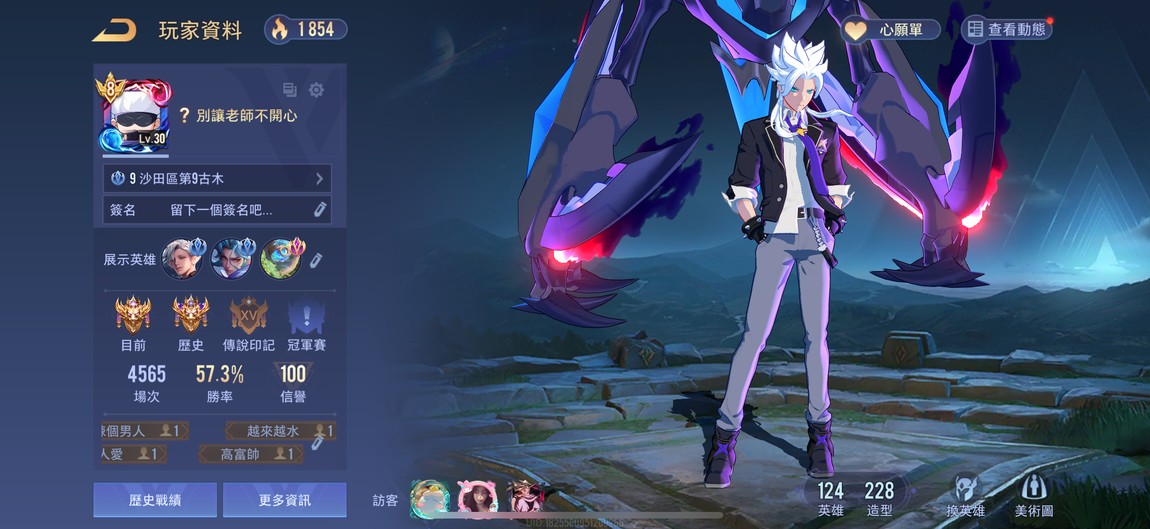Image resolution: width=1150 pixels, height=529 pixels.
Task: Select the pink-haired visitor avatar
Action: [476, 497]
